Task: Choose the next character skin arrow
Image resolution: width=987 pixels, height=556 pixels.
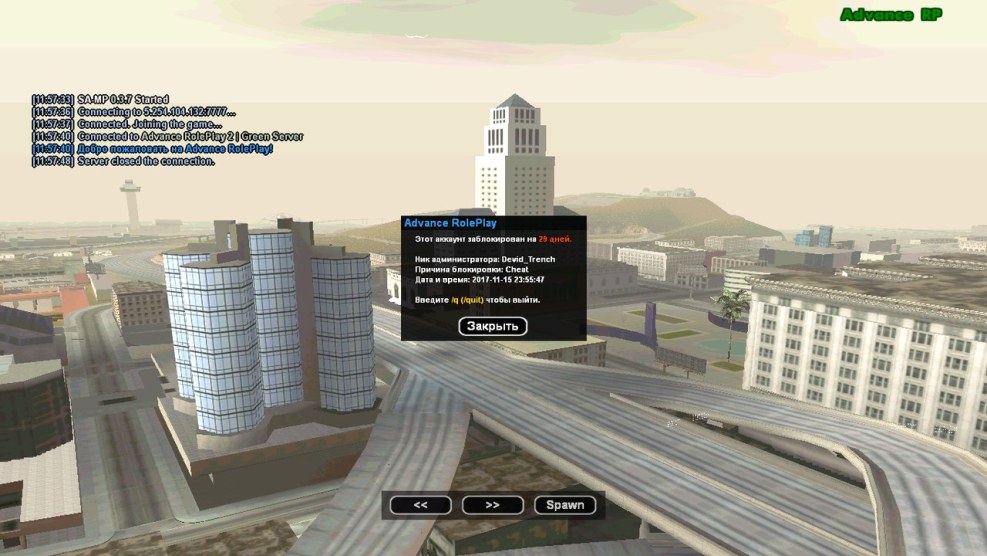Action: pos(492,505)
